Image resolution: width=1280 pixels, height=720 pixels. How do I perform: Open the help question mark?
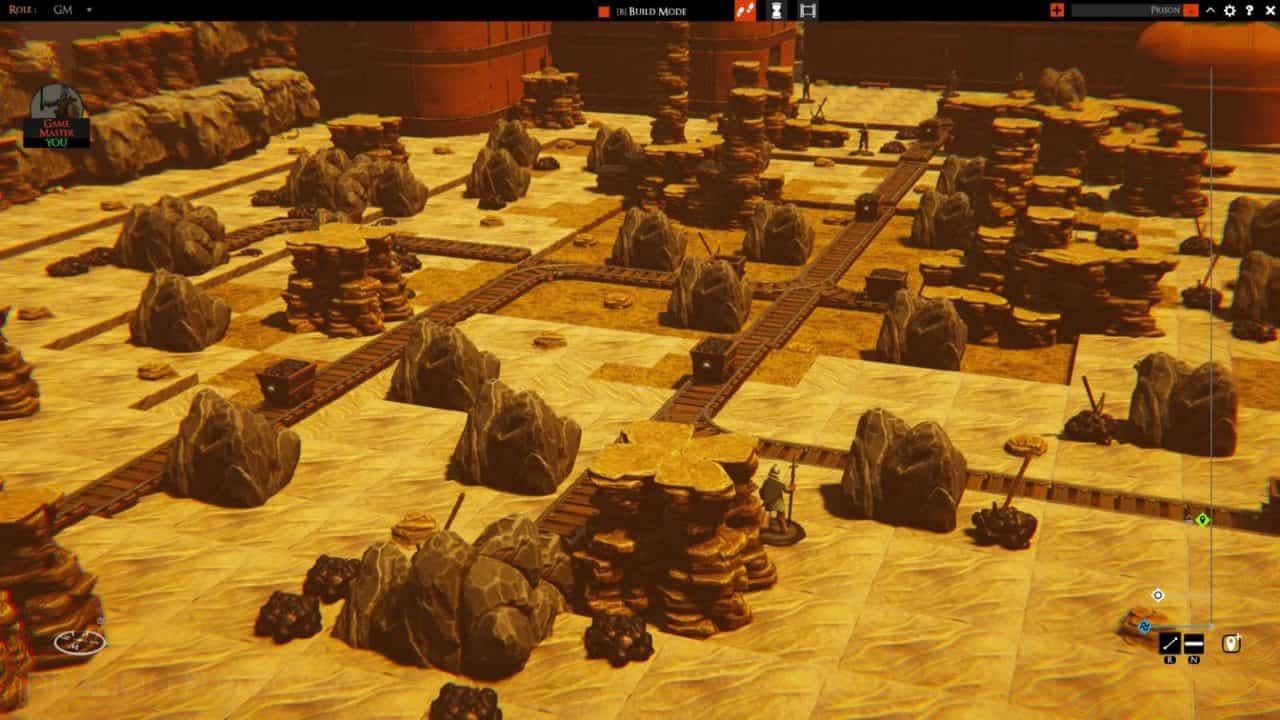point(1251,11)
